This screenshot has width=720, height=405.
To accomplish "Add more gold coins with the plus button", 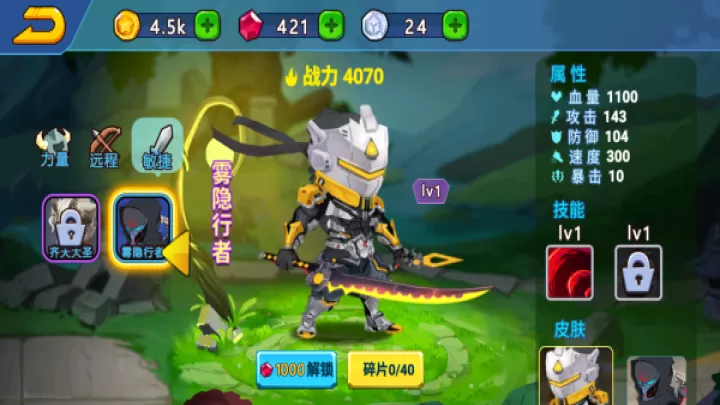I will pos(208,25).
